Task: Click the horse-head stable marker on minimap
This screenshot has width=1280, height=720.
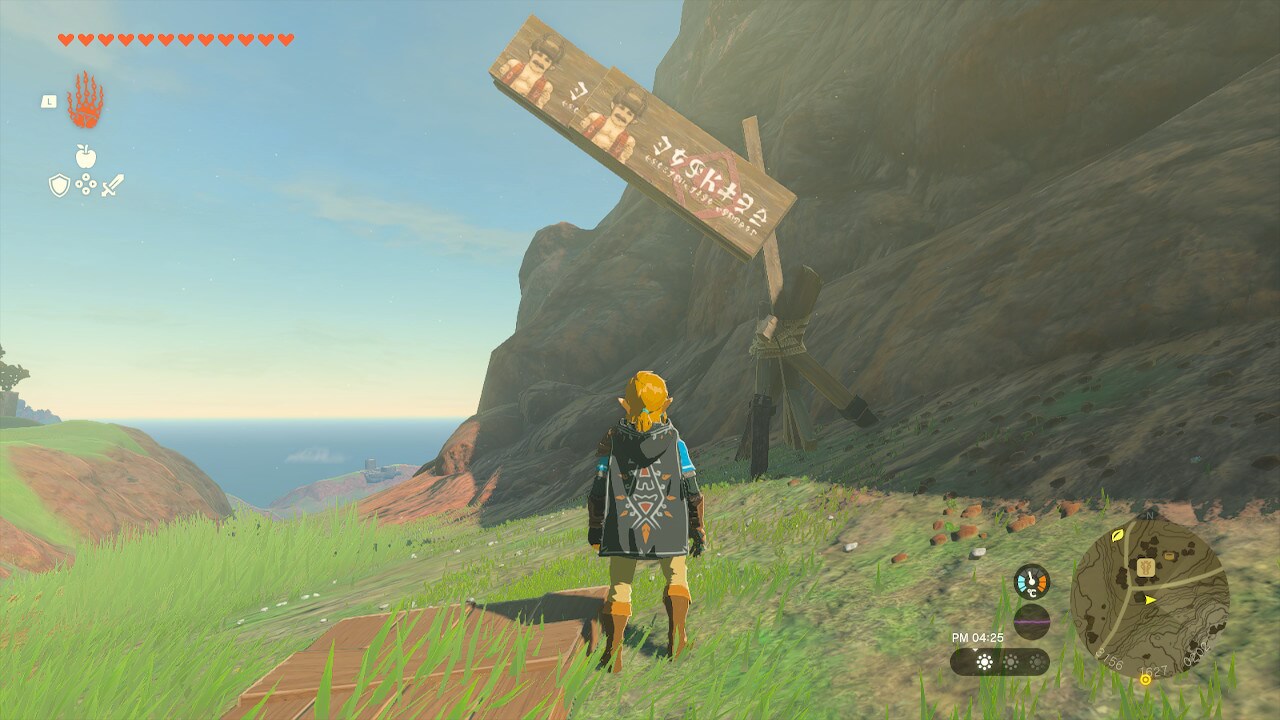Action: click(x=1146, y=568)
